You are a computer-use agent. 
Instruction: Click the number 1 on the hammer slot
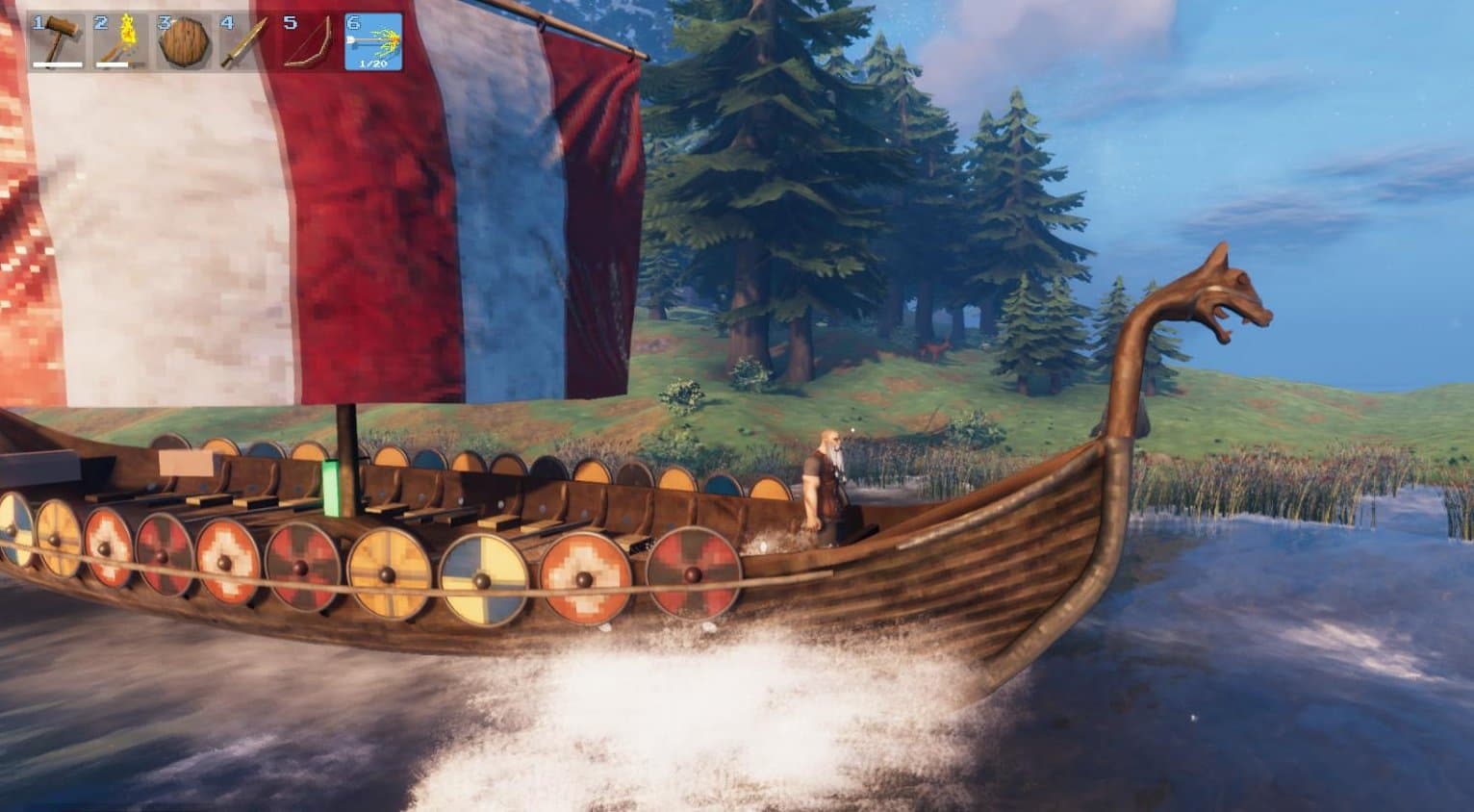pyautogui.click(x=36, y=22)
